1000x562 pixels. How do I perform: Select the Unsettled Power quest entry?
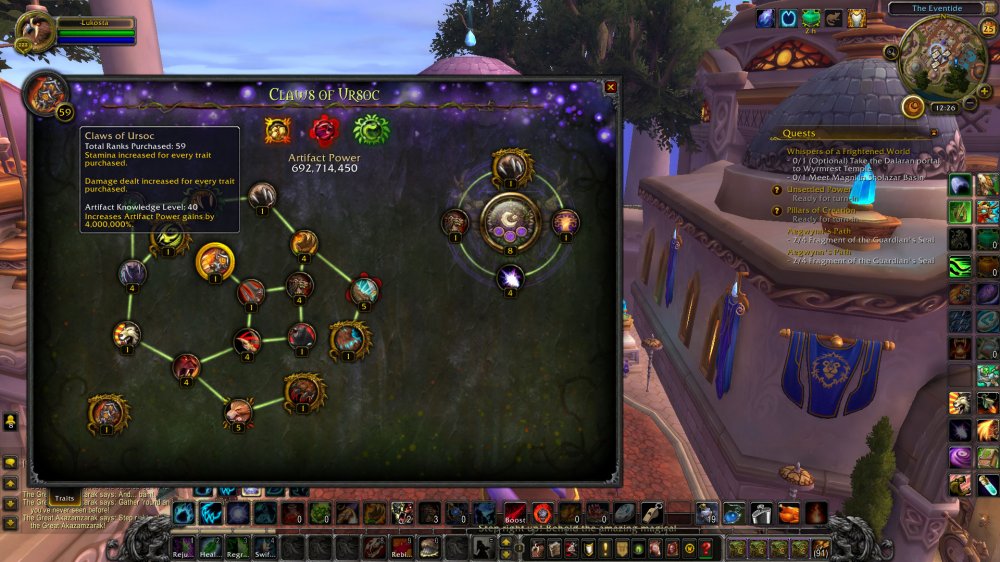[818, 189]
